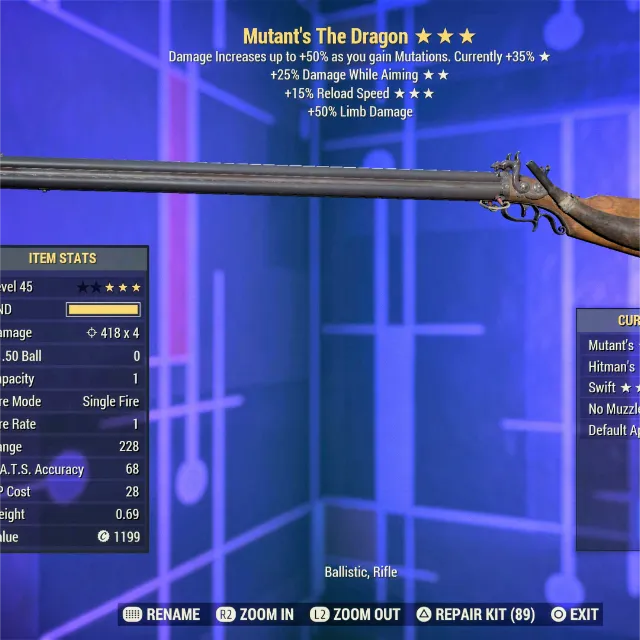
Task: Choose the Rename option
Action: (162, 614)
